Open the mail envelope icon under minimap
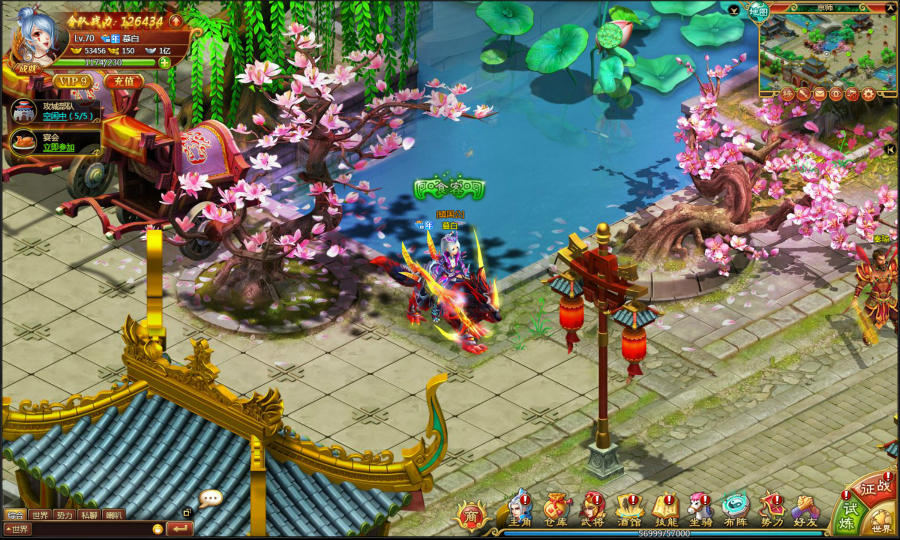The width and height of the screenshot is (900, 540). point(820,94)
